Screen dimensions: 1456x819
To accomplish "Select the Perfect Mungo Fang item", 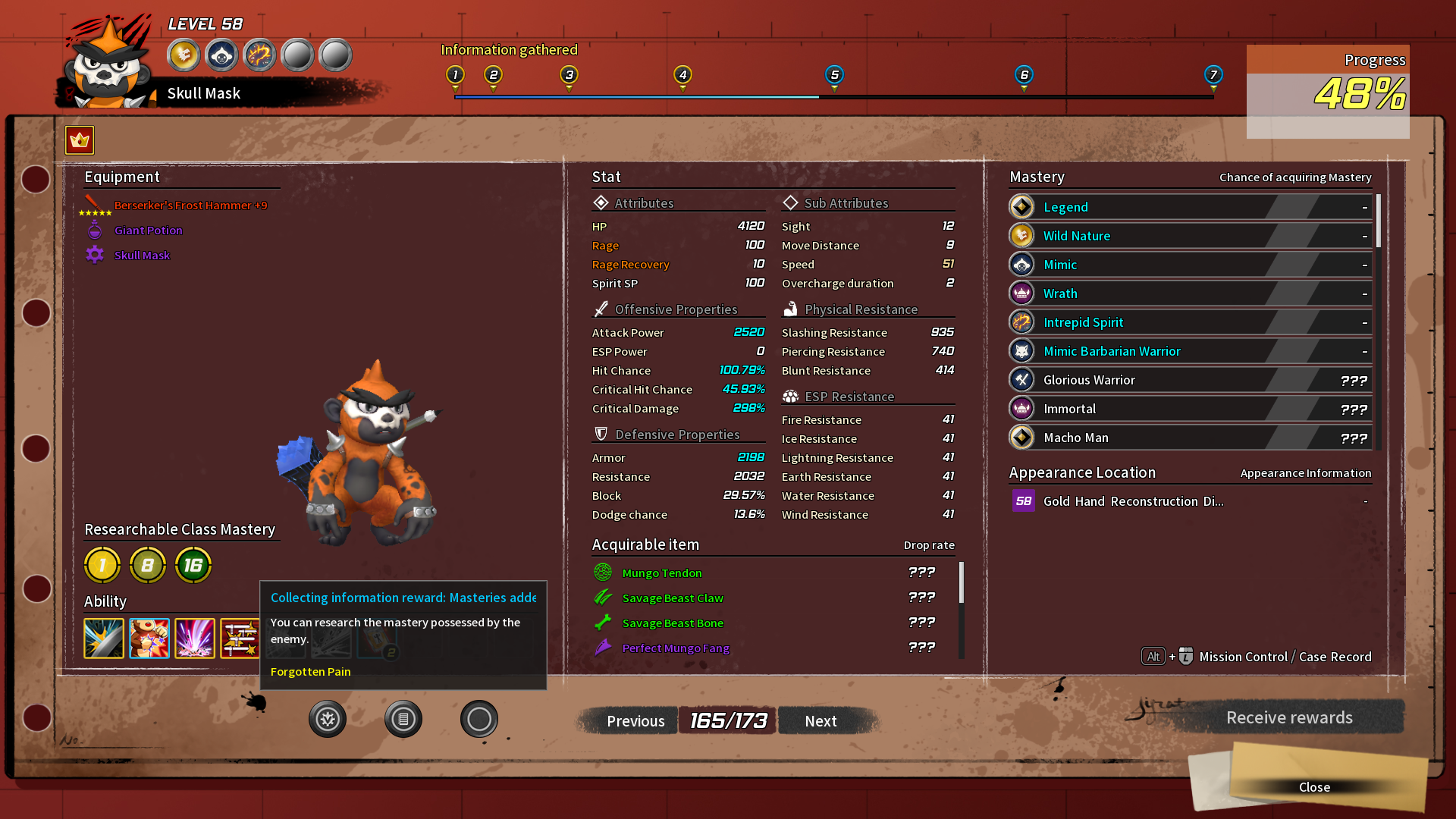I will click(x=675, y=648).
